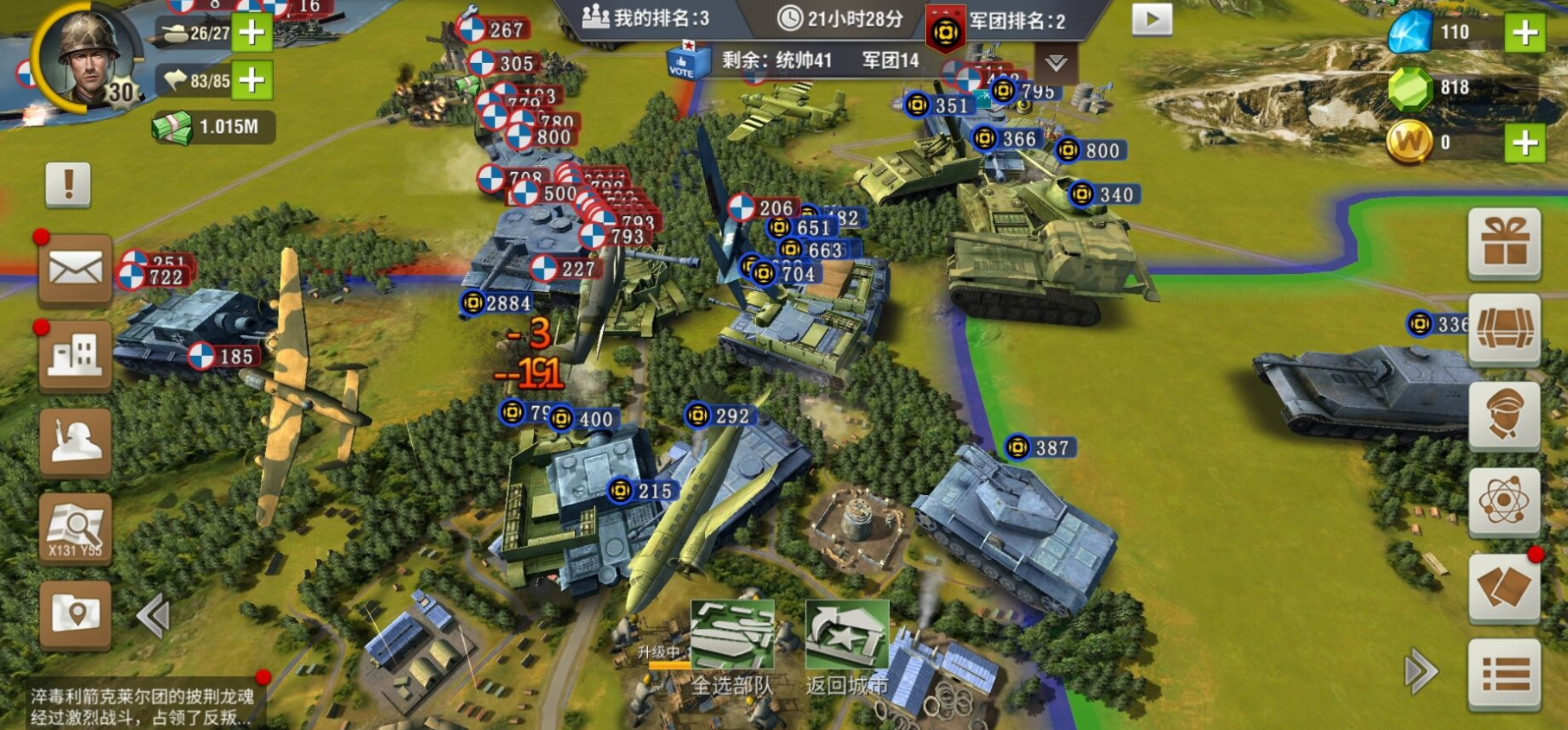Select all troops with 全选部队
Viewport: 1568px width, 730px height.
pos(732,648)
